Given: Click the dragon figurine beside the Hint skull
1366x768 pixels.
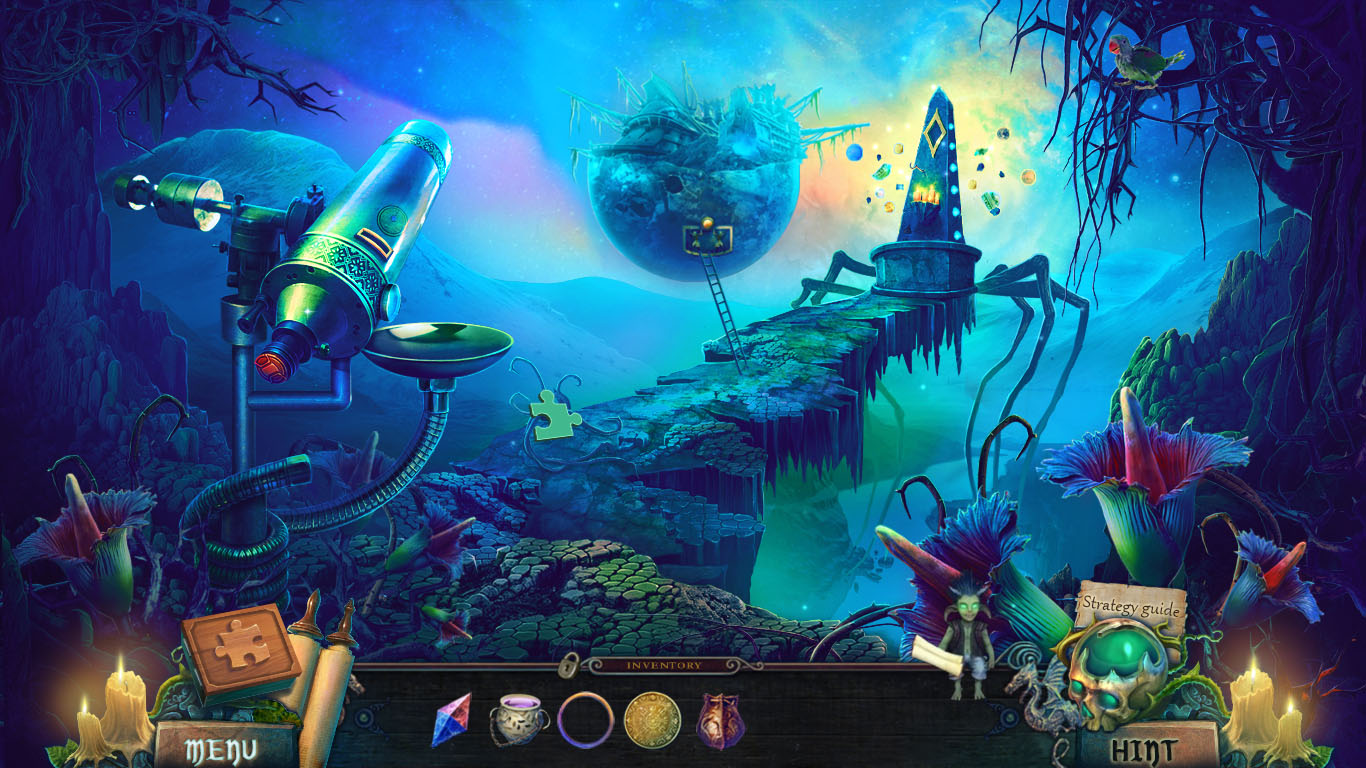Looking at the screenshot, I should [1040, 700].
